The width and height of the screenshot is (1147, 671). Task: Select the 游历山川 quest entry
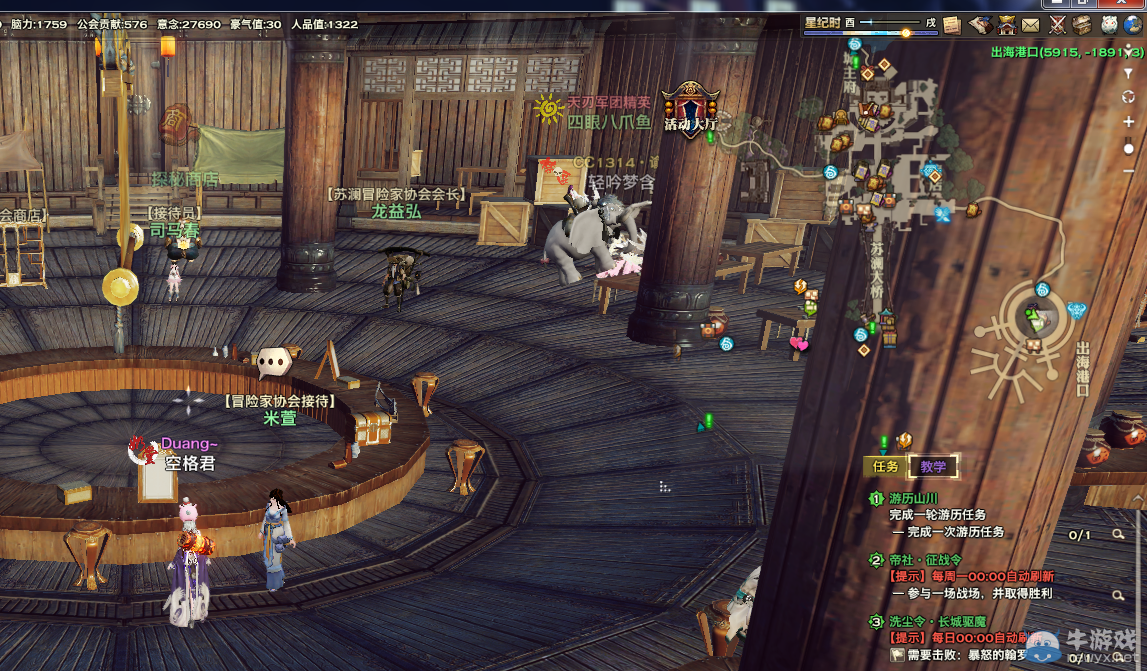(915, 498)
